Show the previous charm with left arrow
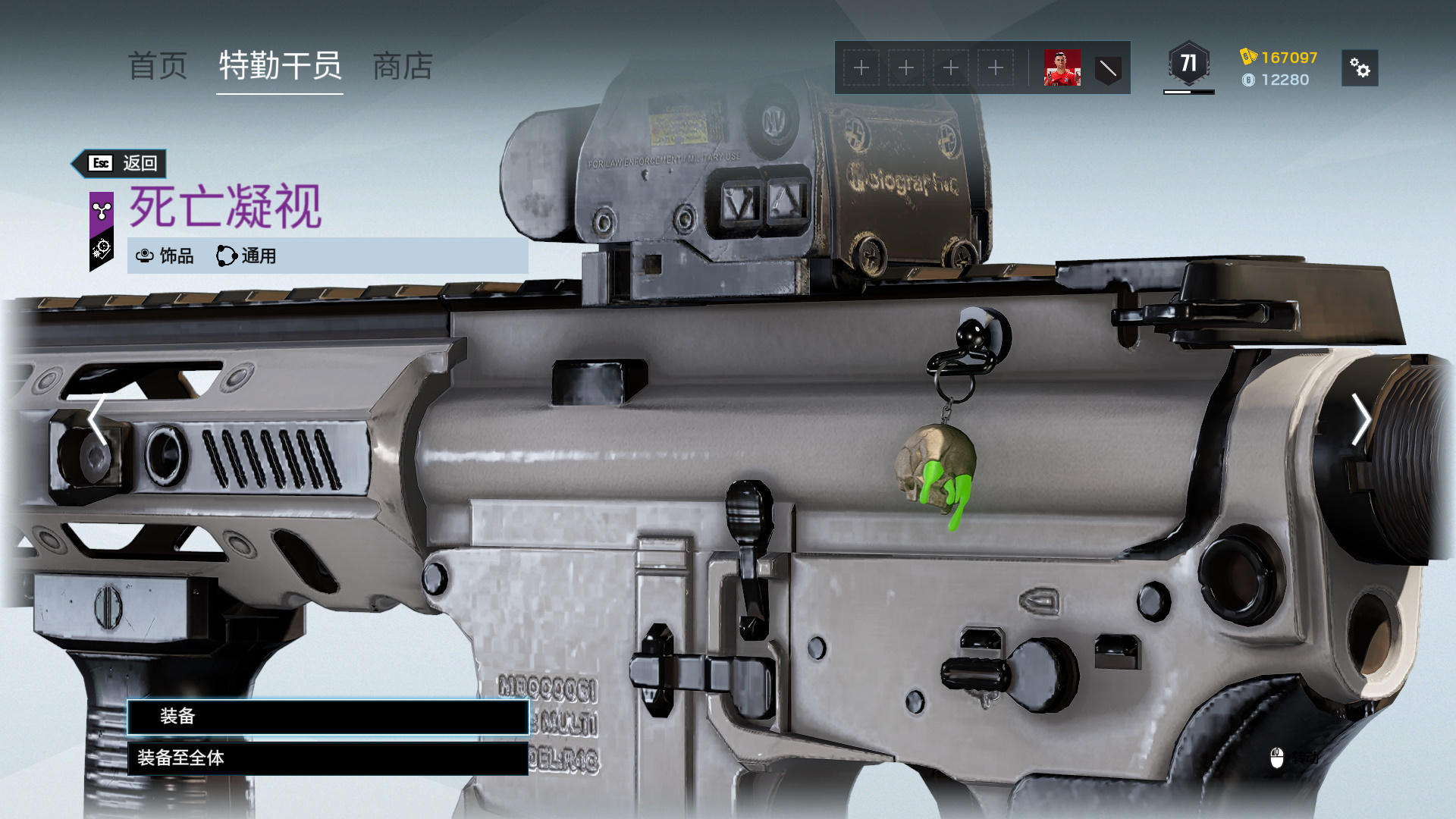This screenshot has width=1456, height=819. coord(97,419)
